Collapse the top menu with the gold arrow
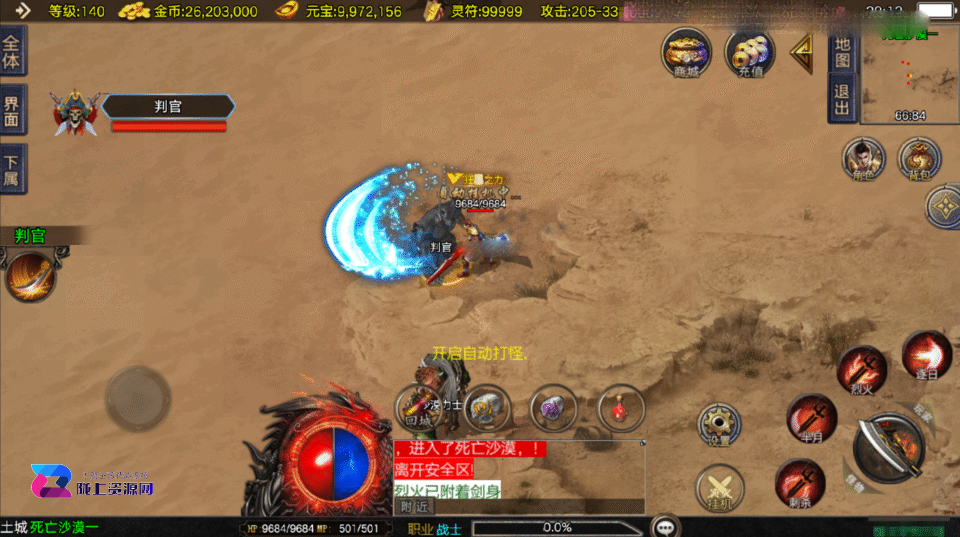 (x=802, y=53)
